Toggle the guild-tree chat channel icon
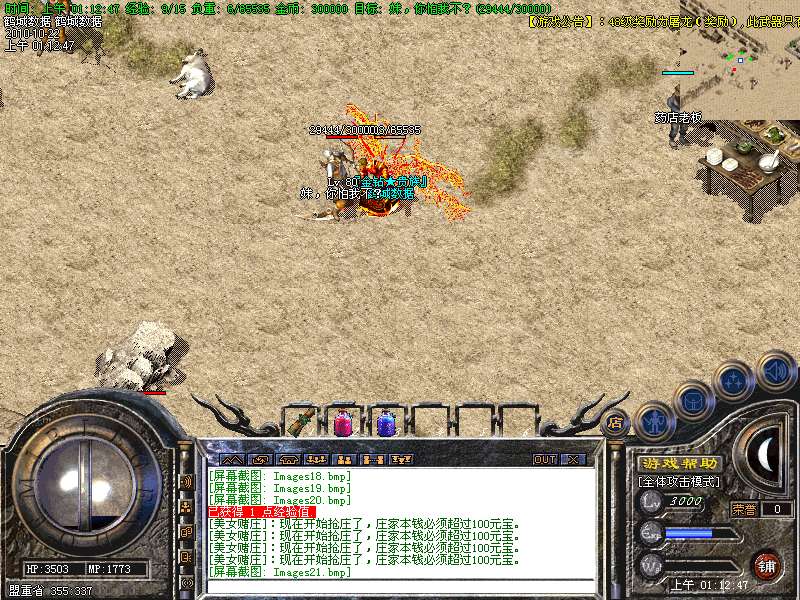Image resolution: width=800 pixels, height=600 pixels. 186,507
